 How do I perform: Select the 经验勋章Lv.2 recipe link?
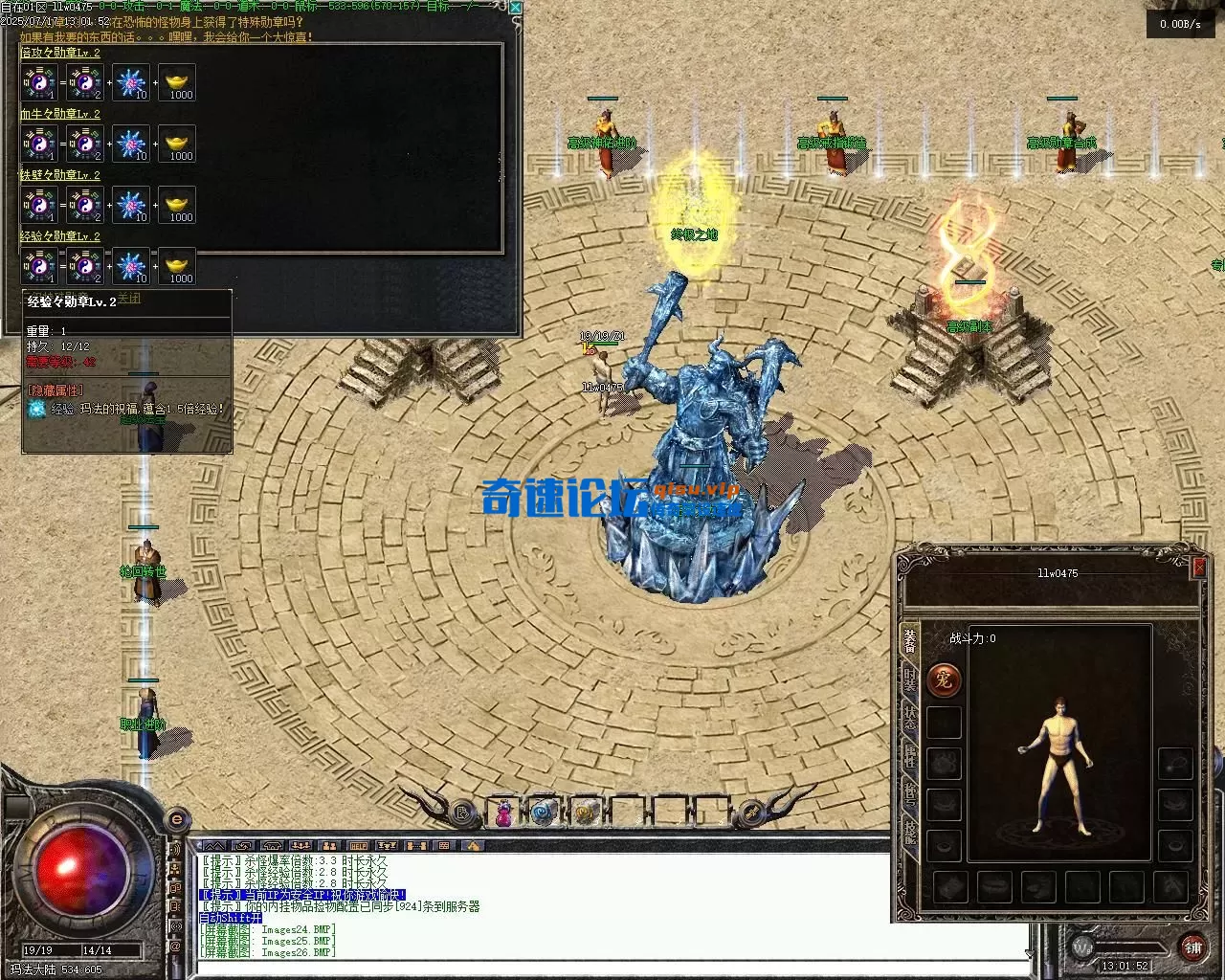click(60, 236)
